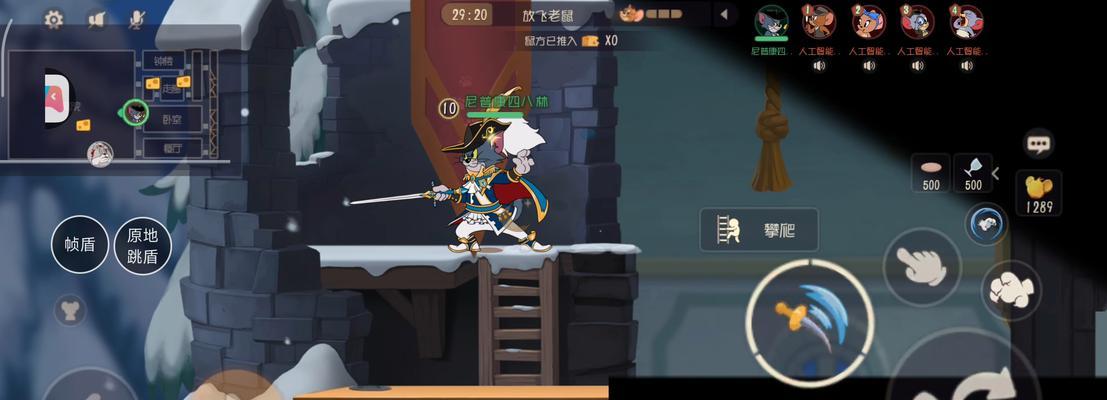Open the gear settings menu

coord(53,19)
